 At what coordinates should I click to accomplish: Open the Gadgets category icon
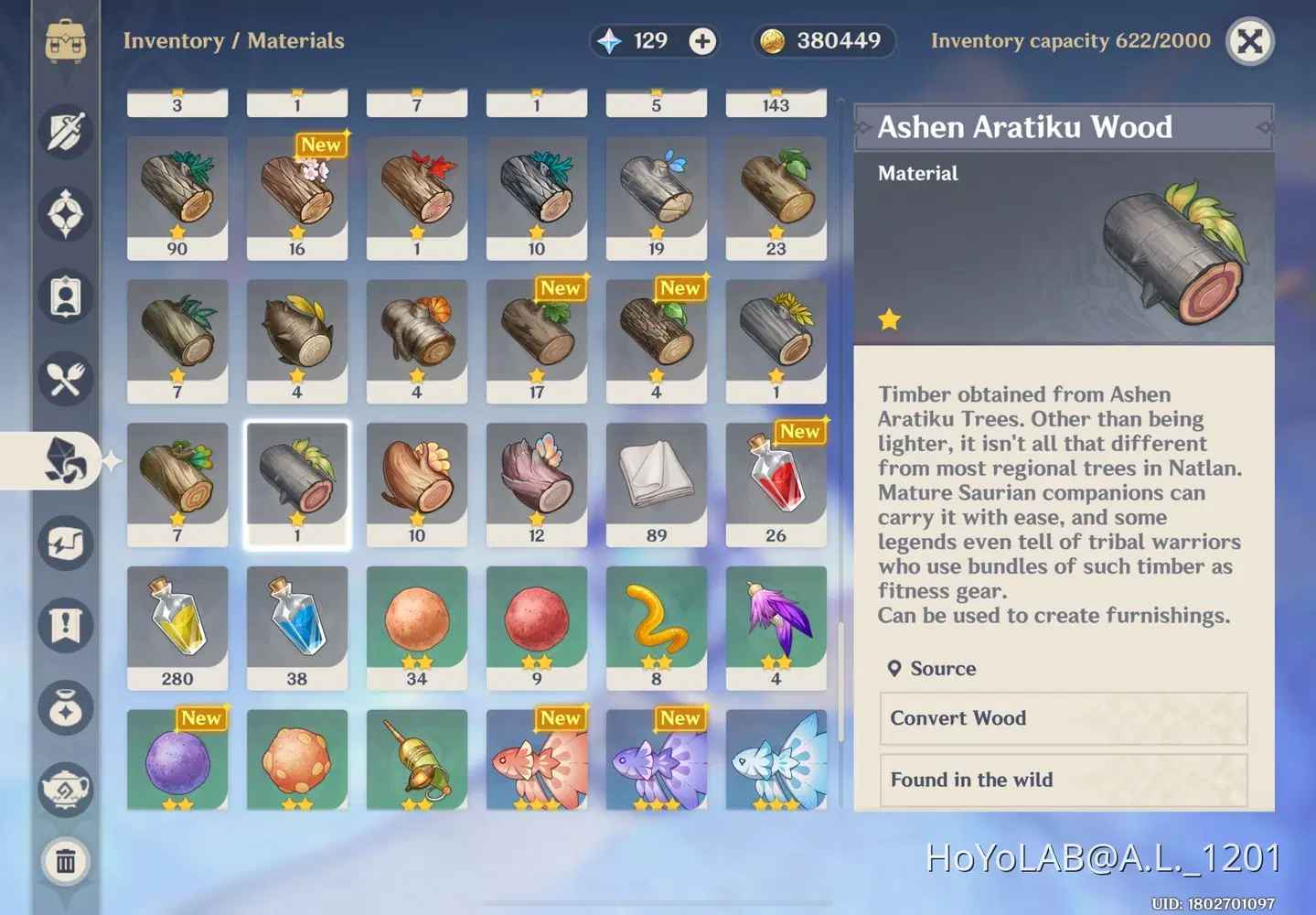click(x=64, y=544)
